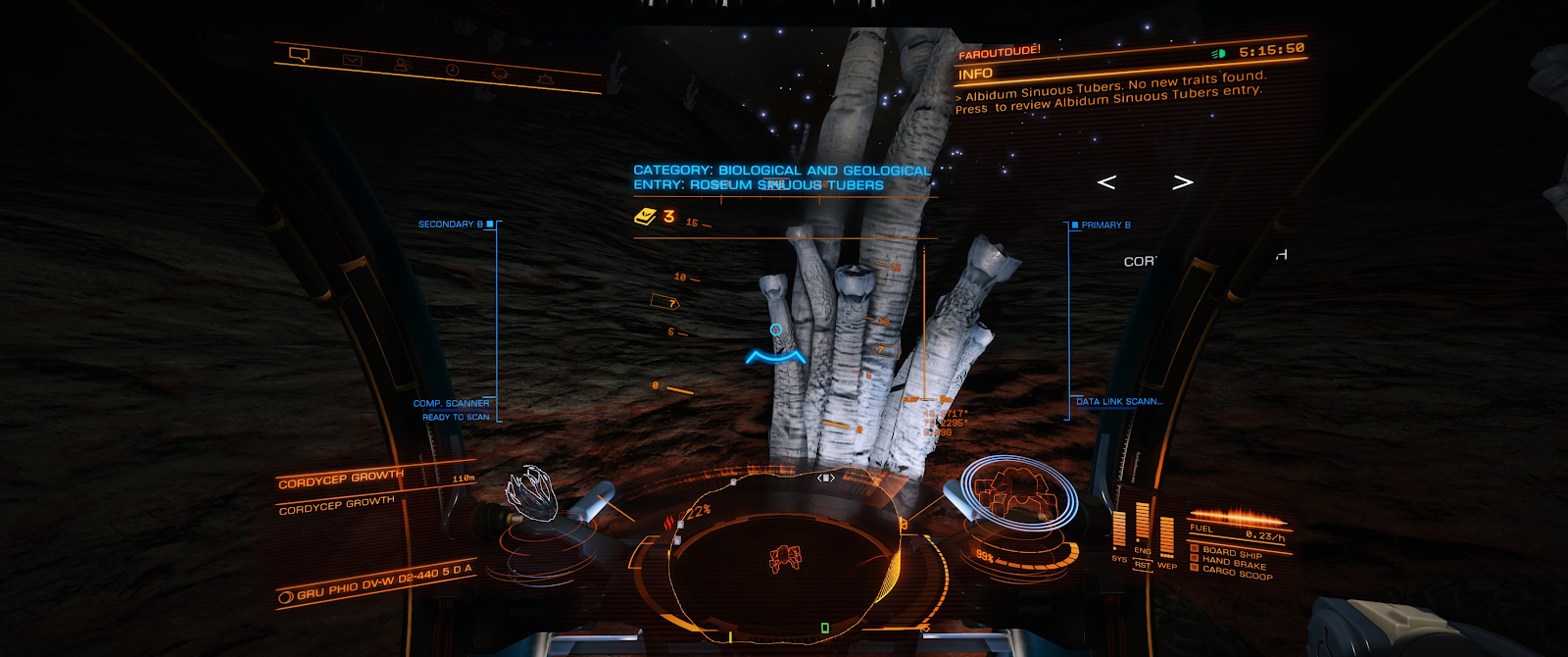Open the friends and wing tab
The height and width of the screenshot is (657, 1568).
[x=401, y=65]
